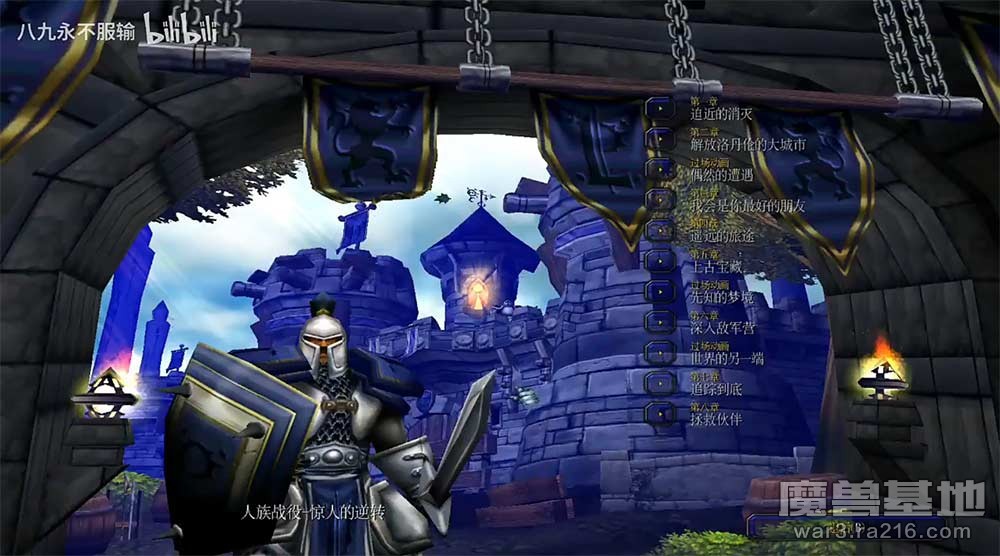Select chapter eight 拯救伙伴
1000x556 pixels.
tap(658, 413)
